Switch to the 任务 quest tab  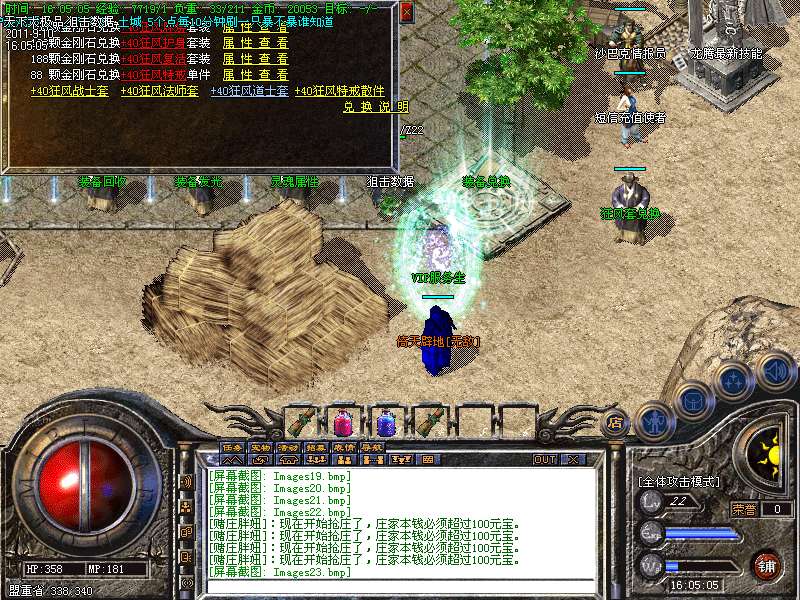[232, 446]
